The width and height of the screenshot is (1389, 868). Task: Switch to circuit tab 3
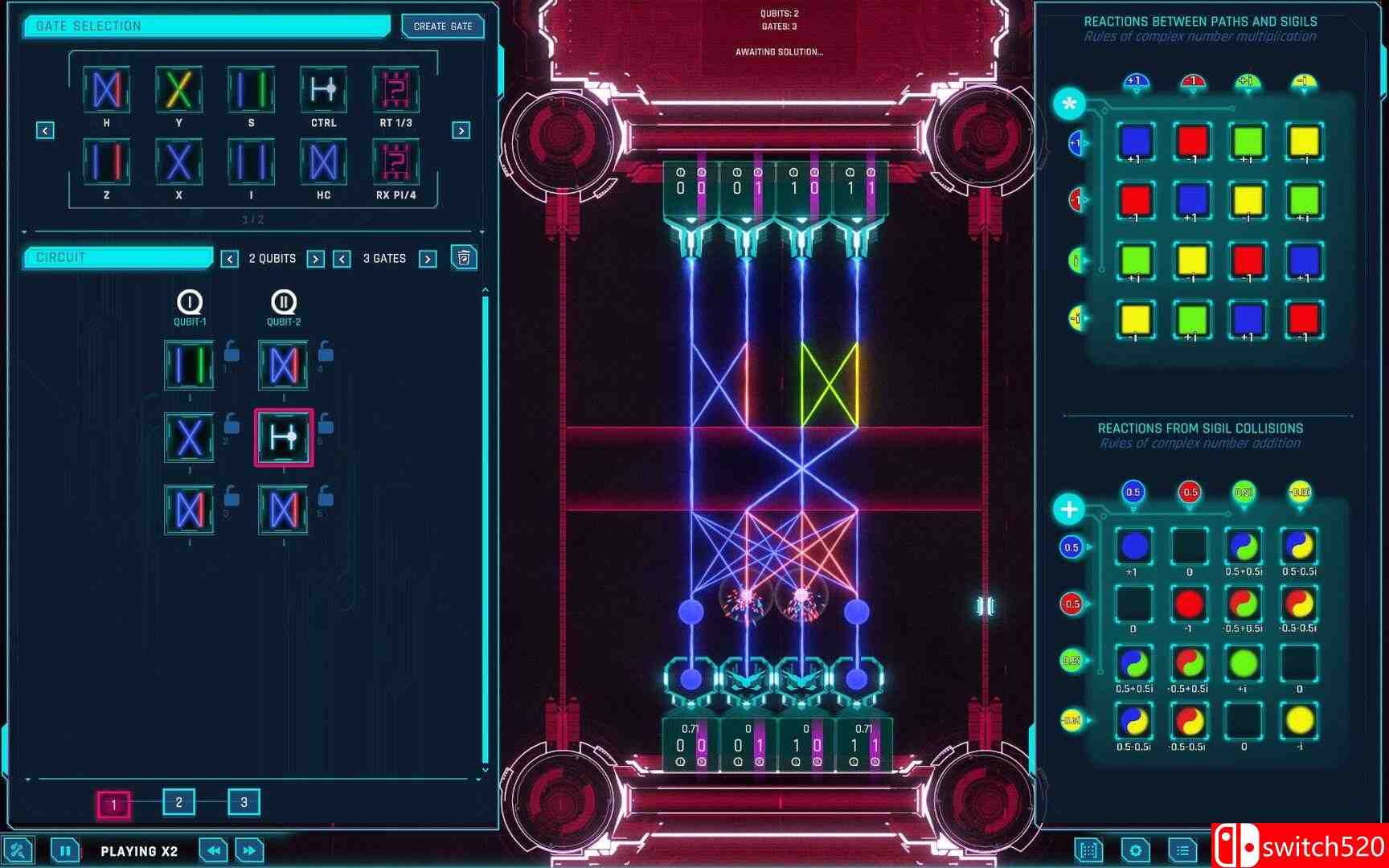click(243, 802)
